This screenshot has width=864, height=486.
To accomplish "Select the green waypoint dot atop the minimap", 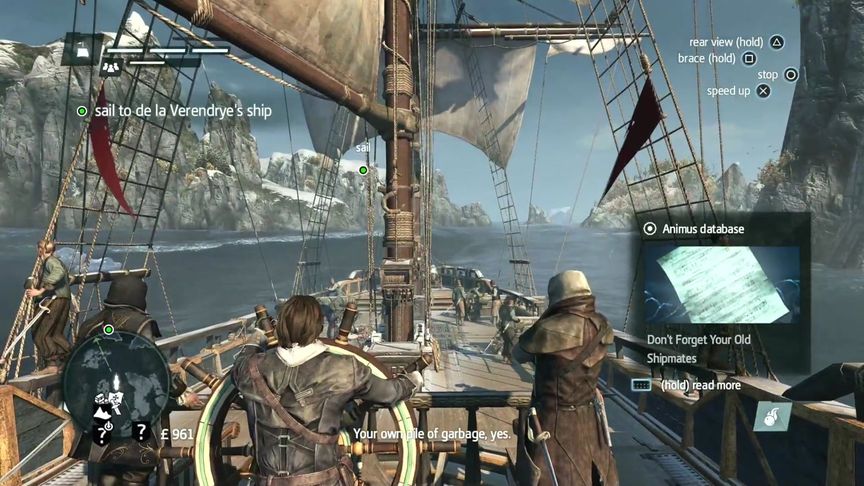I will (108, 329).
